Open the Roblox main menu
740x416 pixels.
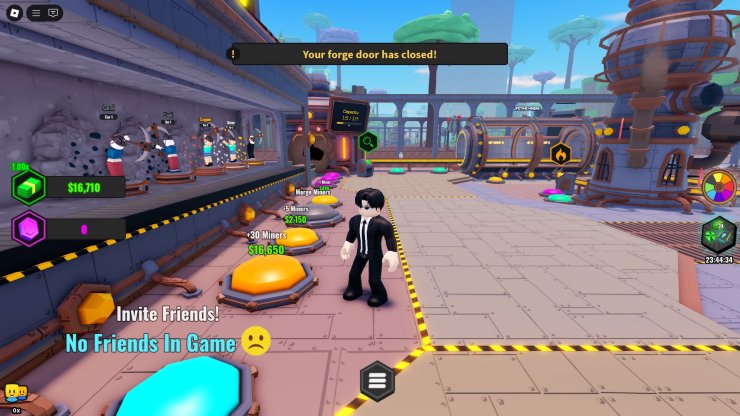click(x=15, y=12)
